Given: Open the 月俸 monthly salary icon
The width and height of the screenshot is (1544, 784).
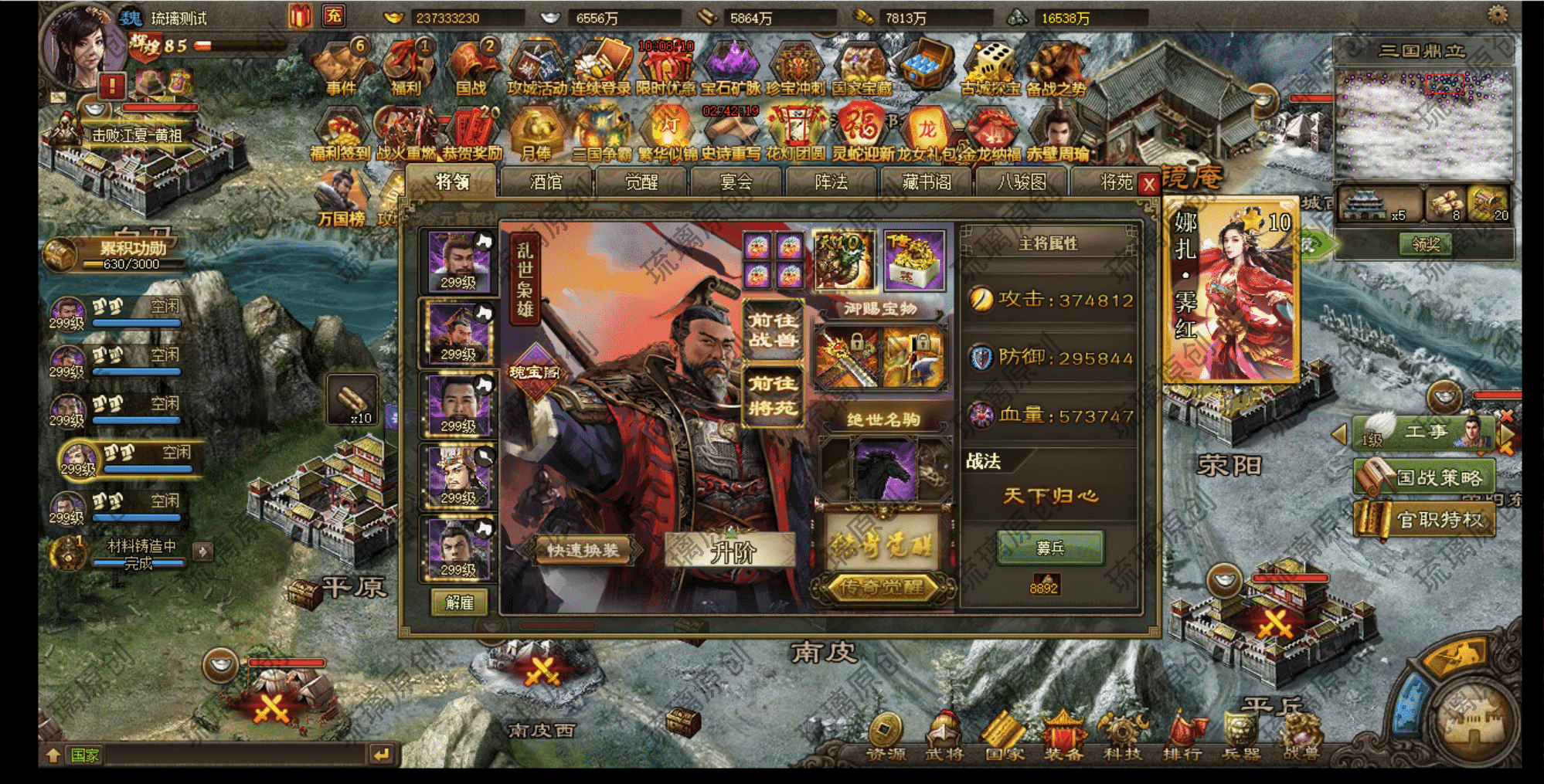Looking at the screenshot, I should click(536, 133).
